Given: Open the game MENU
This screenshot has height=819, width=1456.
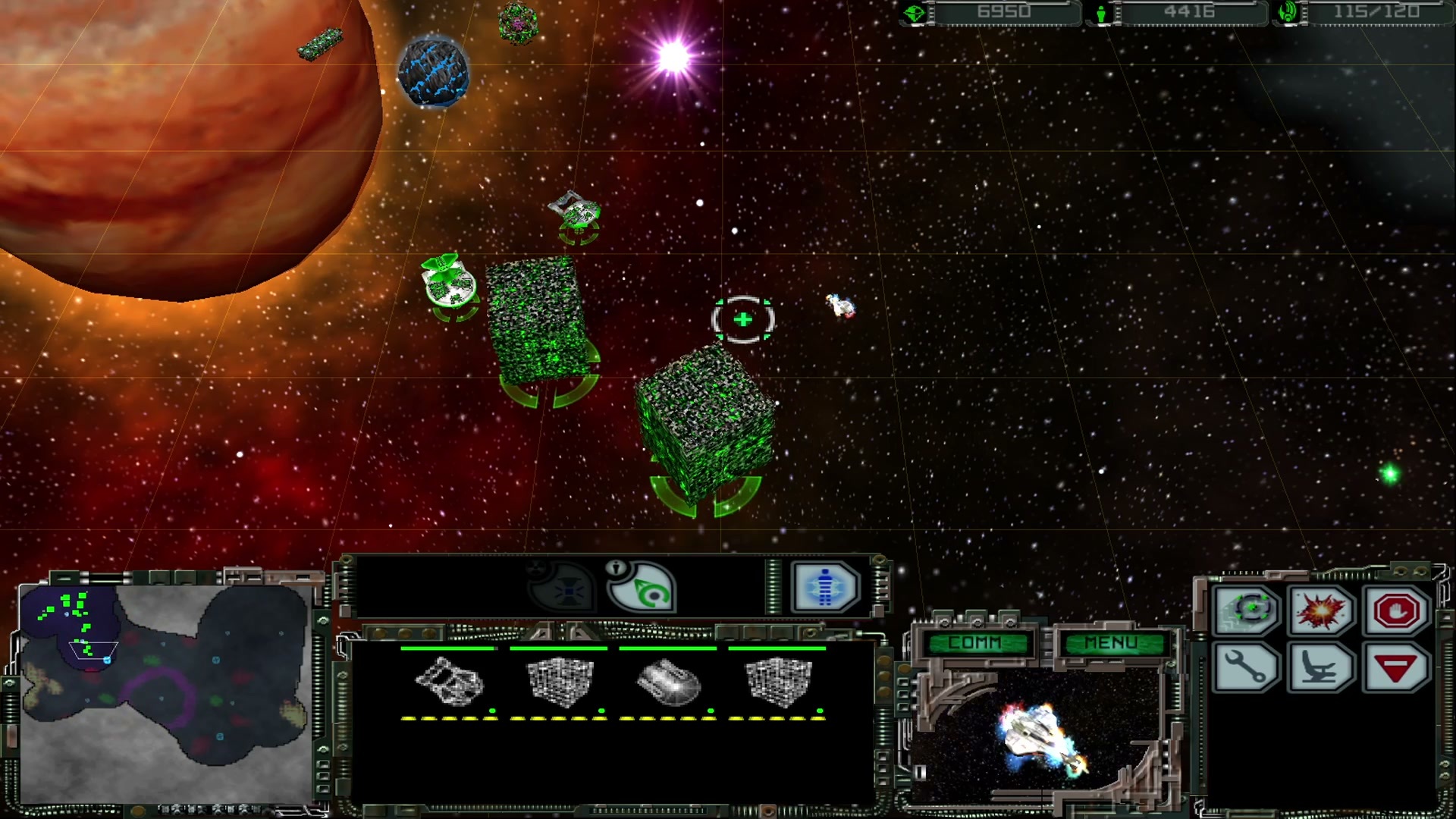Looking at the screenshot, I should point(1111,643).
